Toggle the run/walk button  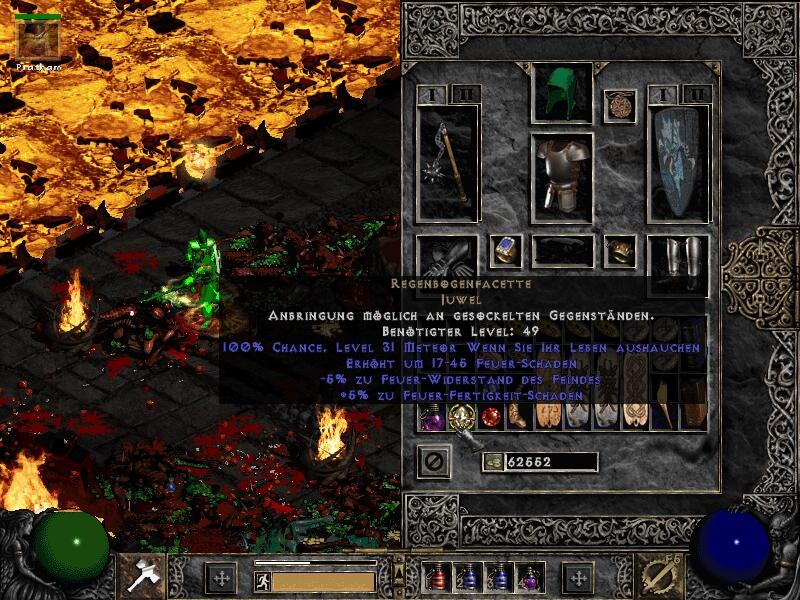coord(260,581)
